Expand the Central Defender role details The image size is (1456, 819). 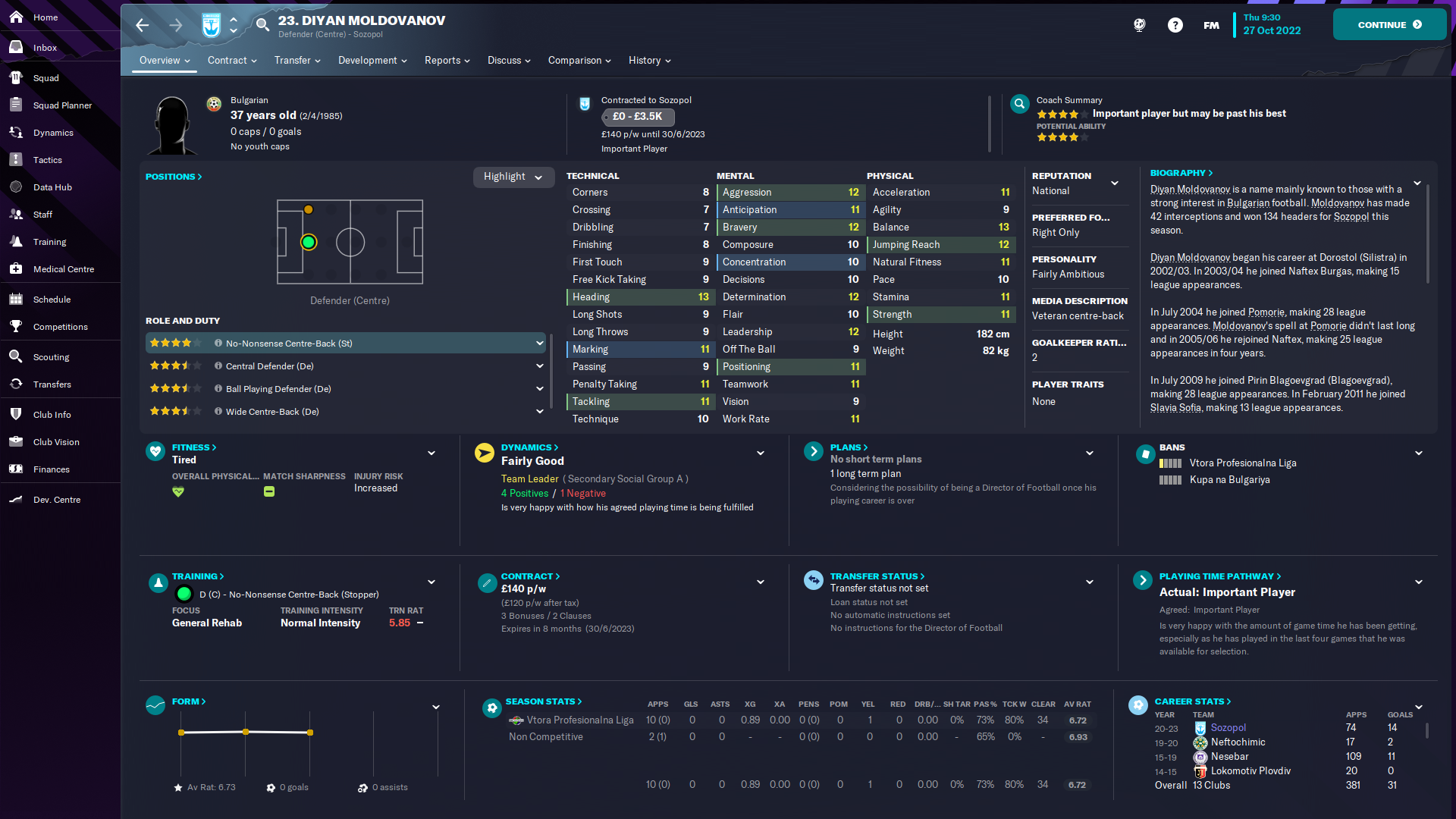point(540,366)
